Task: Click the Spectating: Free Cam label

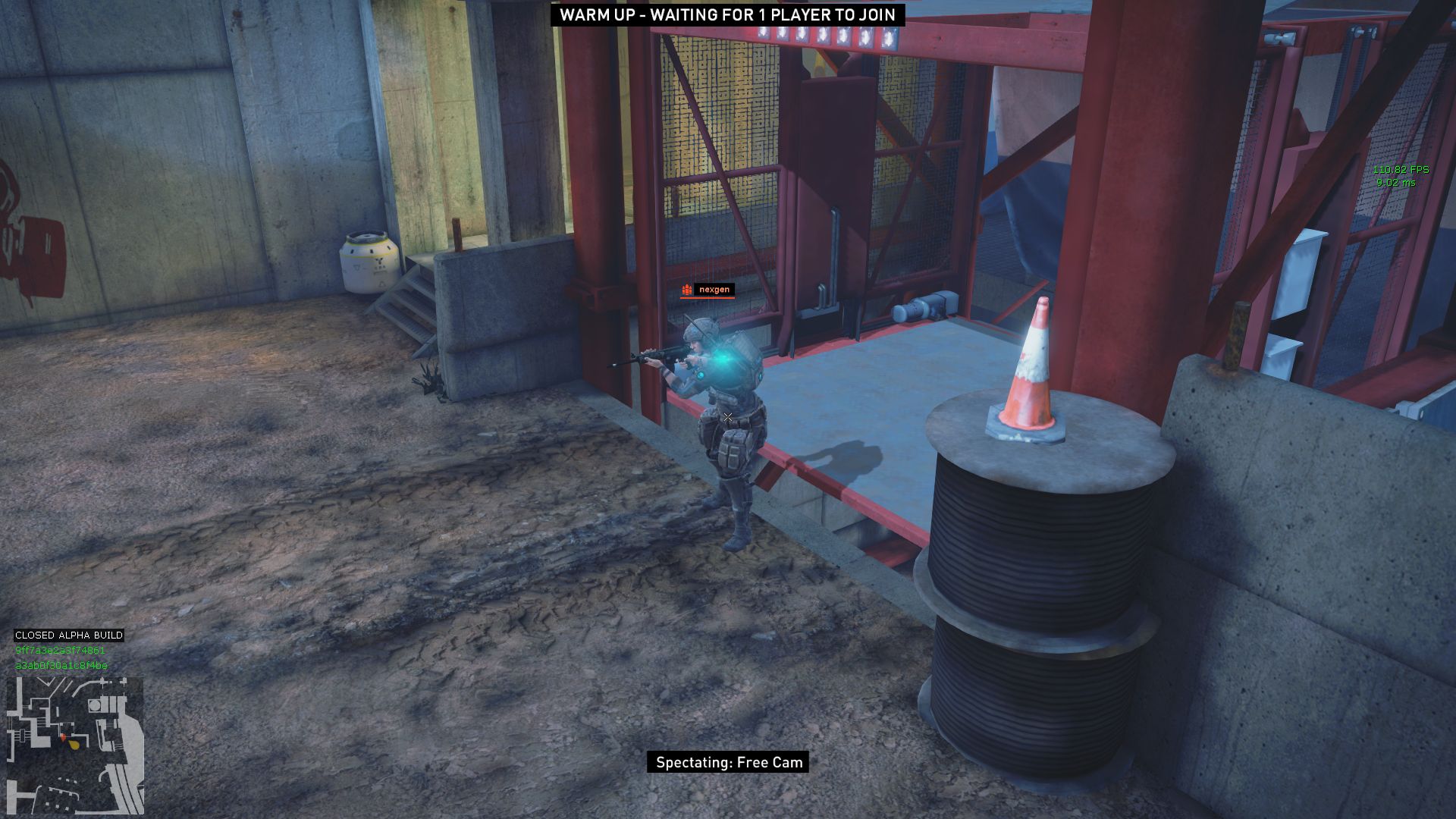Action: pyautogui.click(x=728, y=762)
